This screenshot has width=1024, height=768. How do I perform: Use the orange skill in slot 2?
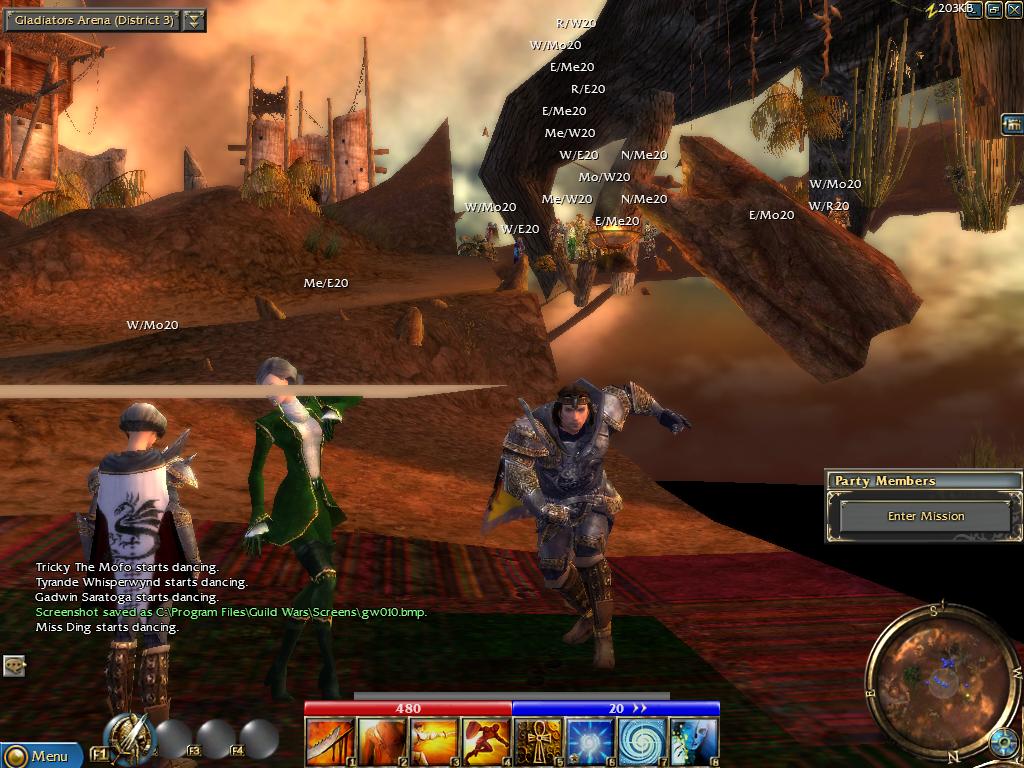(x=382, y=742)
